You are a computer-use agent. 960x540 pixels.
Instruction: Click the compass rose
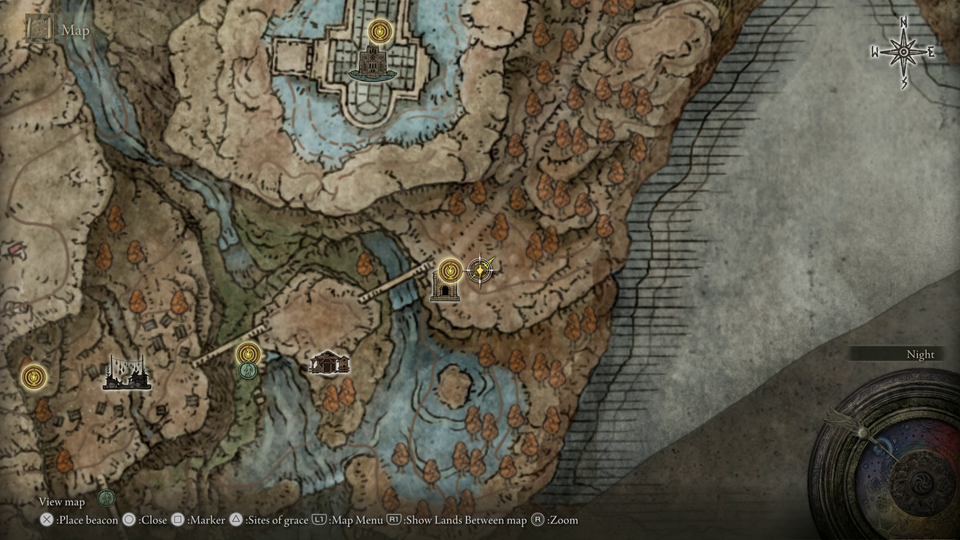pos(903,51)
